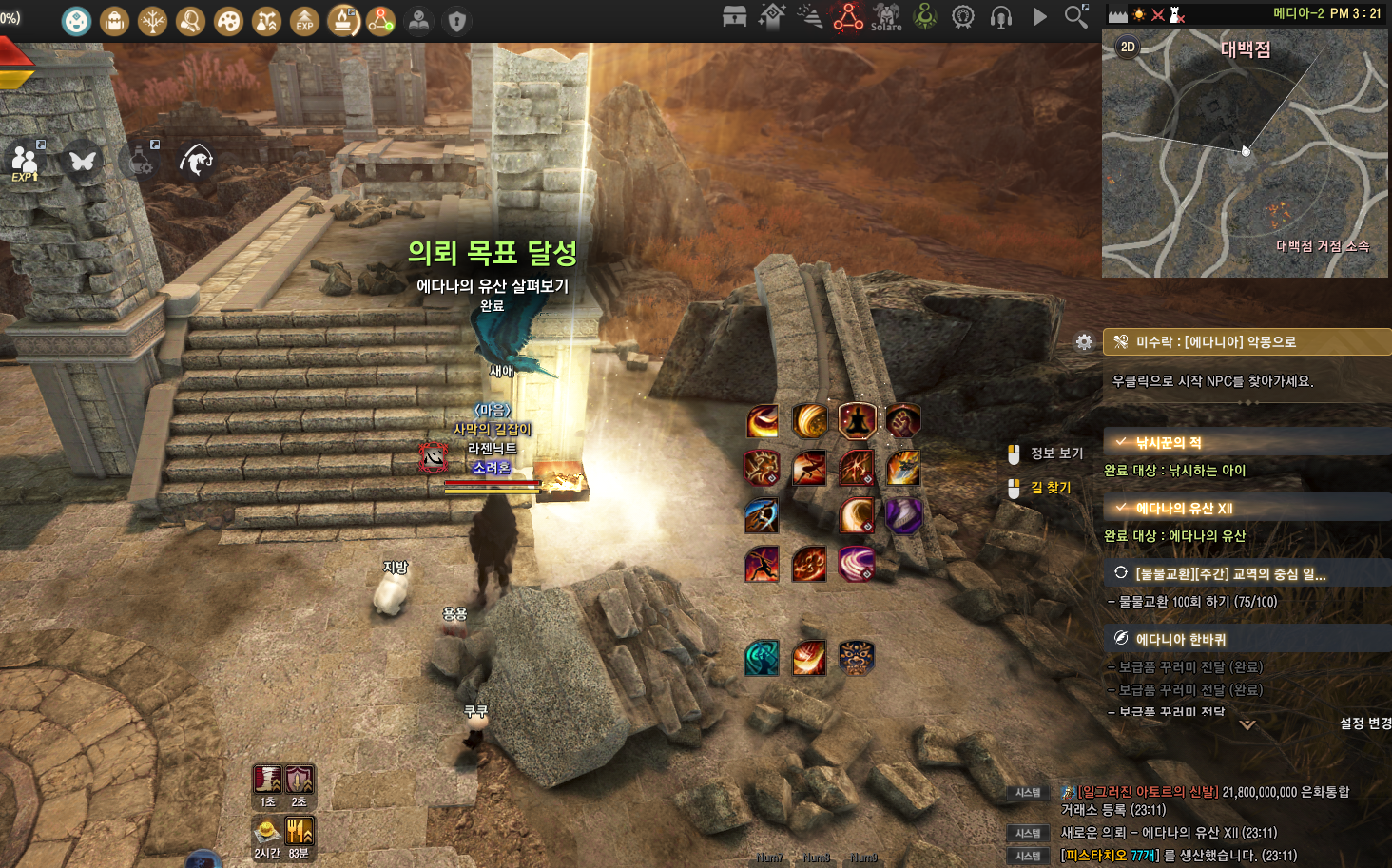Click the headset microphone icon

pos(1000,17)
